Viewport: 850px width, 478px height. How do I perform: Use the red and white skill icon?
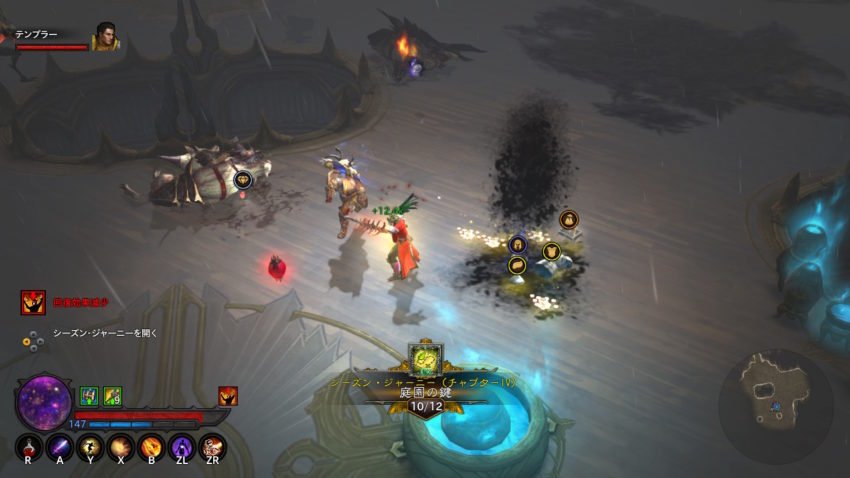212,447
